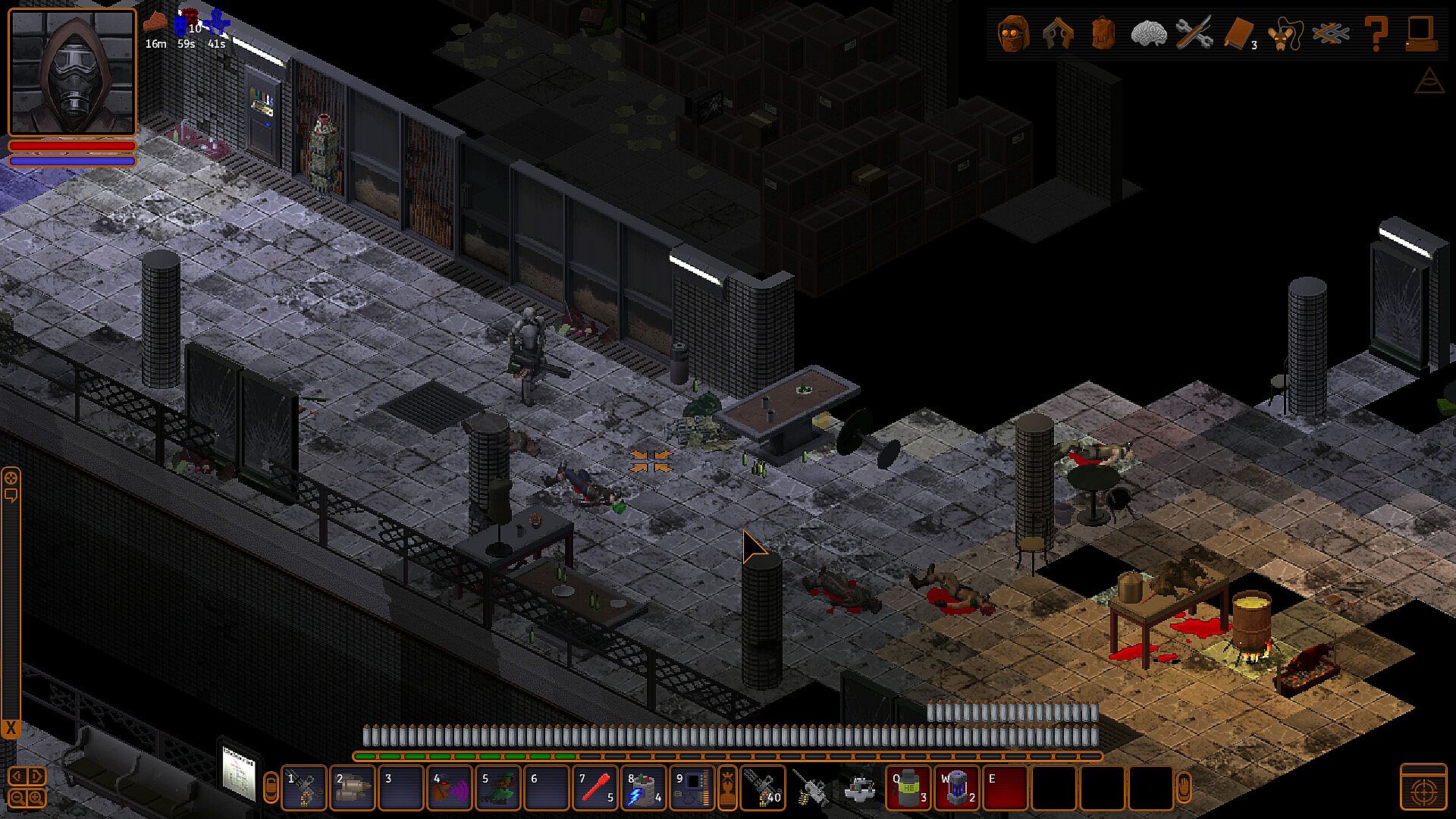
Task: Select the HE grenade in slot Q
Action: (x=908, y=788)
